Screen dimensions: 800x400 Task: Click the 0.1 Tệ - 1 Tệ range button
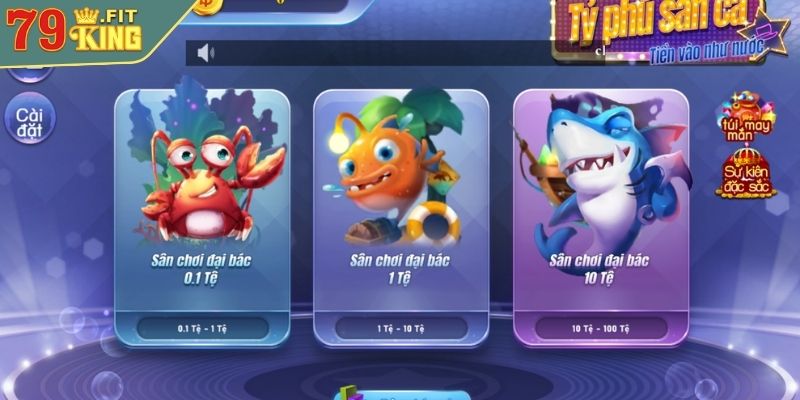[x=202, y=327]
